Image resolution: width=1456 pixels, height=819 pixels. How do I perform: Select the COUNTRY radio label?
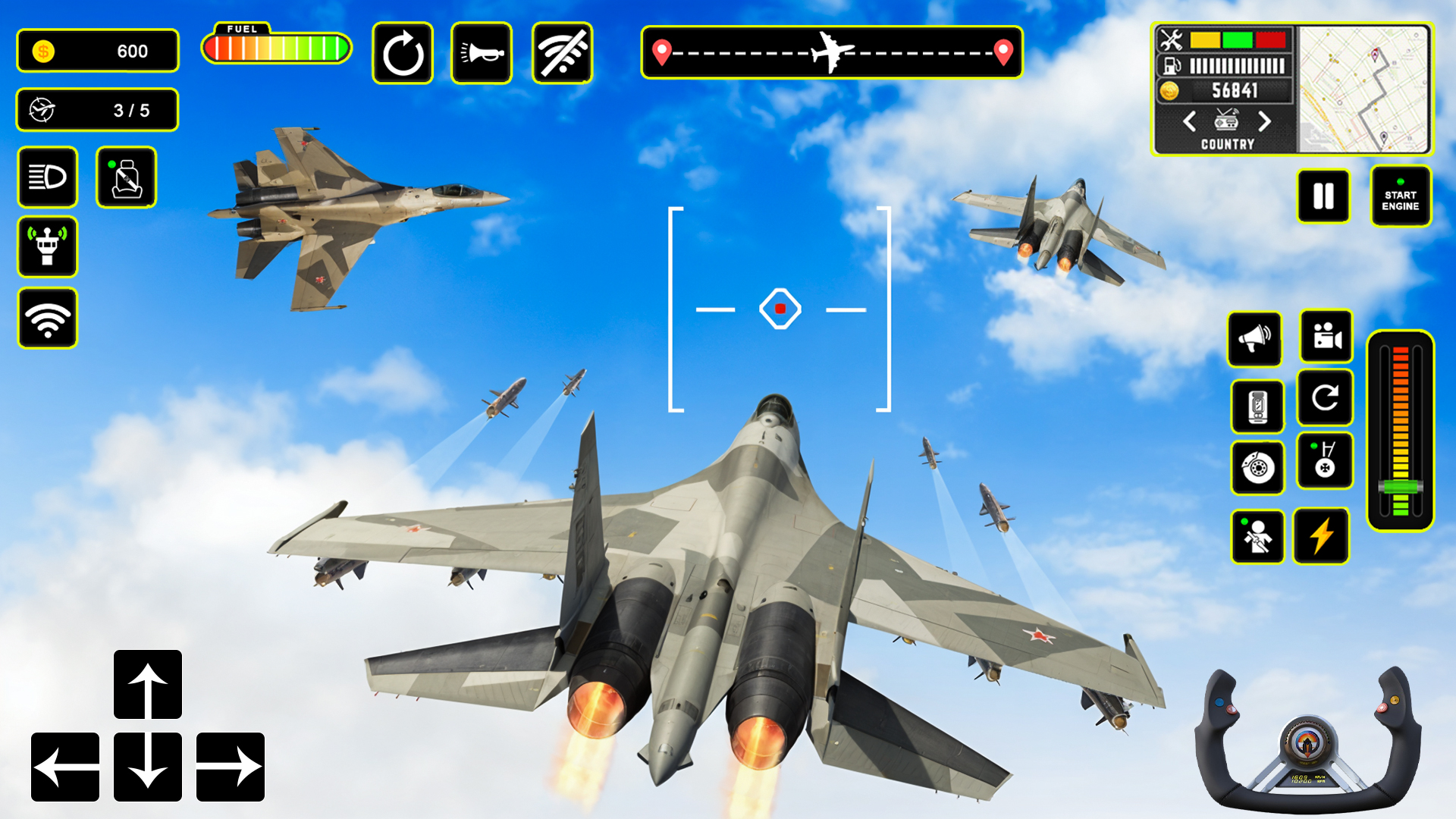1226,144
